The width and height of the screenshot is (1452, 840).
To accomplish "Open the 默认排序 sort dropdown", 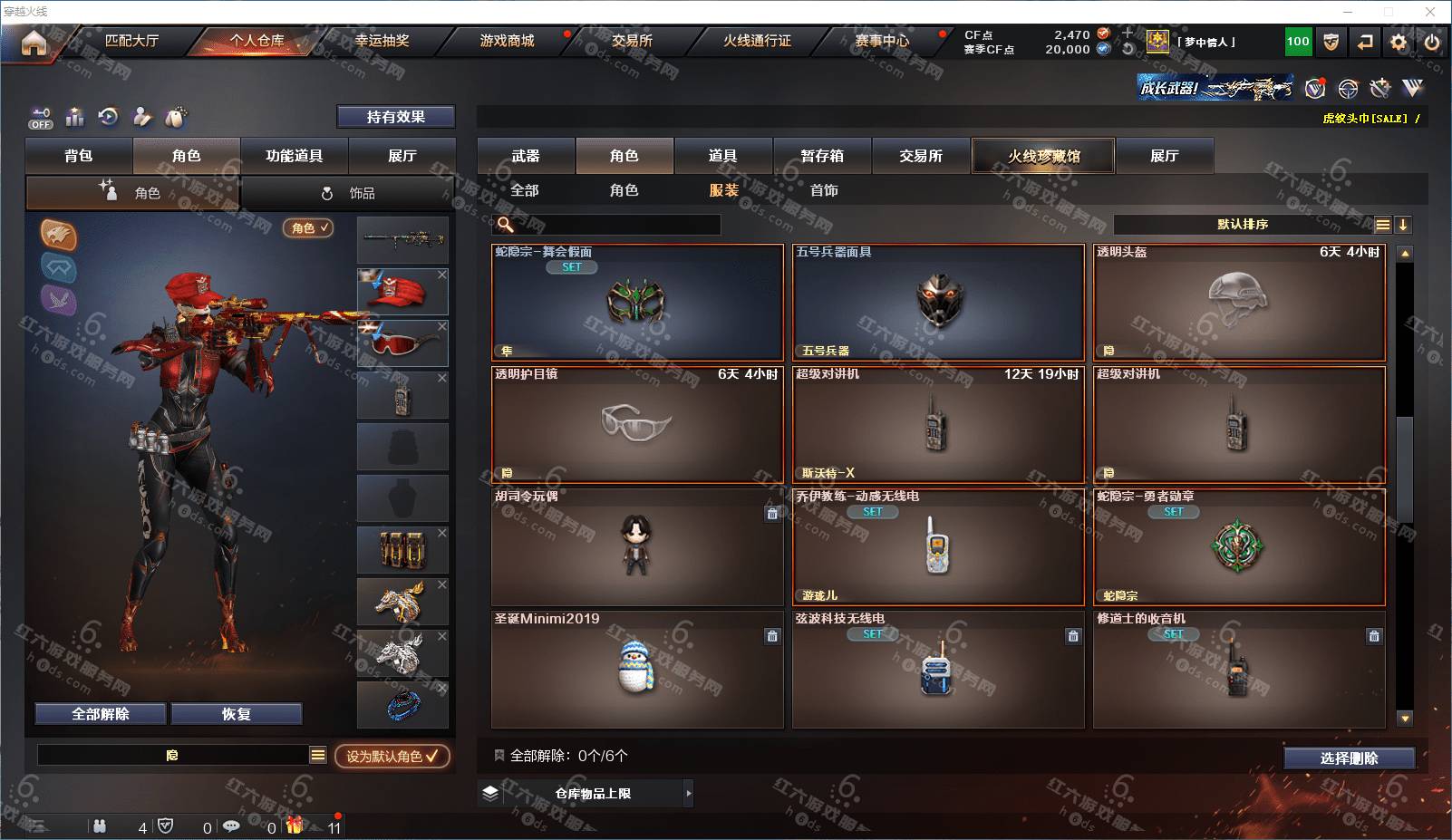I will pos(1242,225).
